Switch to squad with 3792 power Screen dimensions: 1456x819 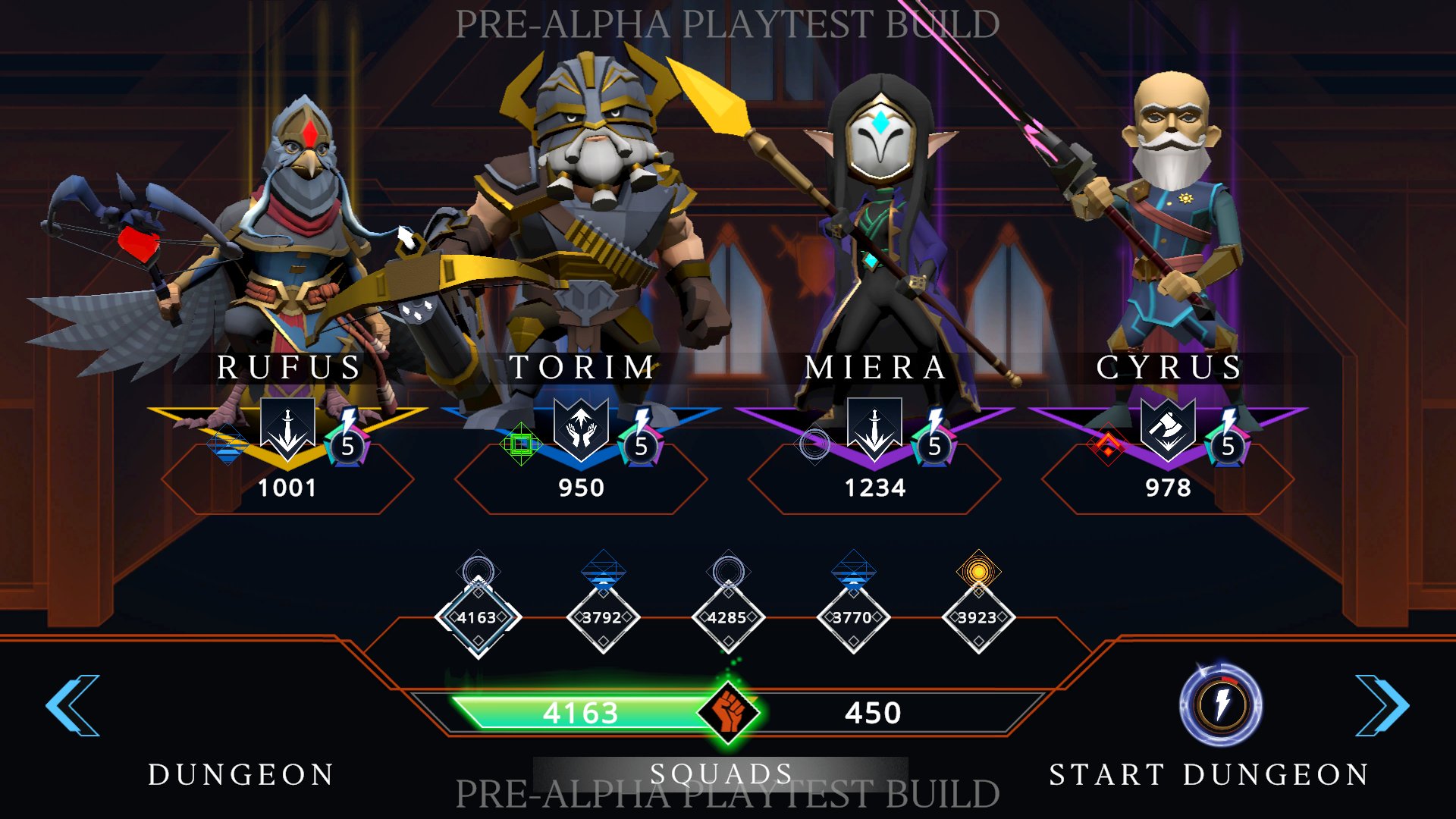603,617
